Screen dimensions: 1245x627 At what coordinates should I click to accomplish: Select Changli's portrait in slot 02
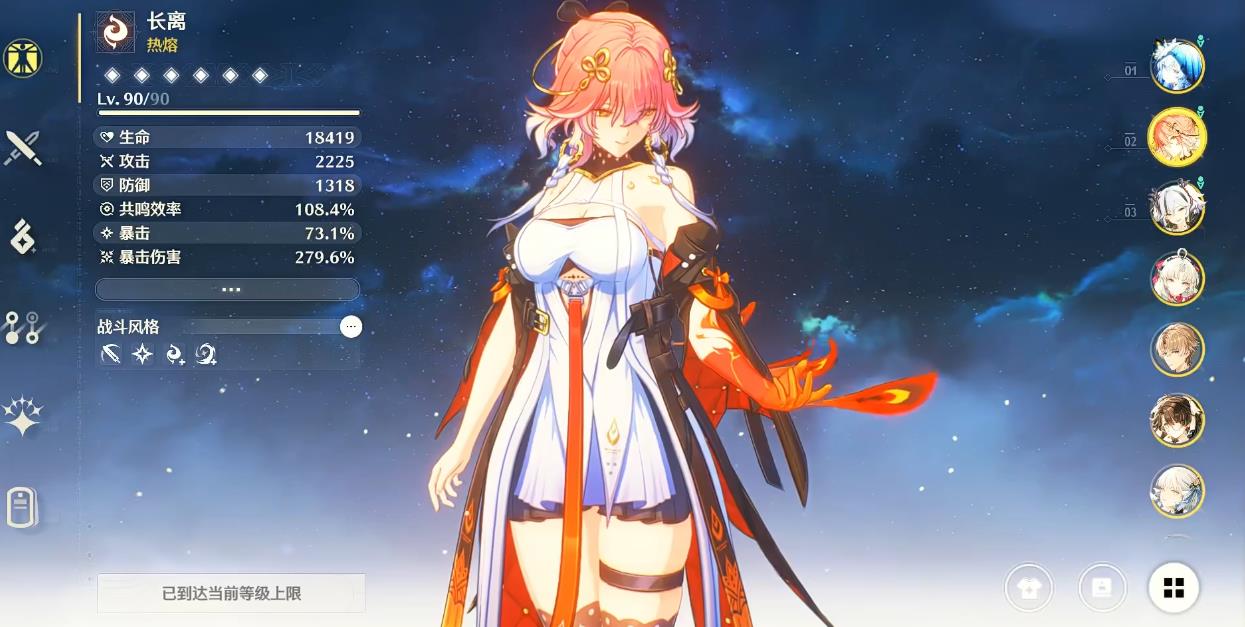[x=1176, y=137]
